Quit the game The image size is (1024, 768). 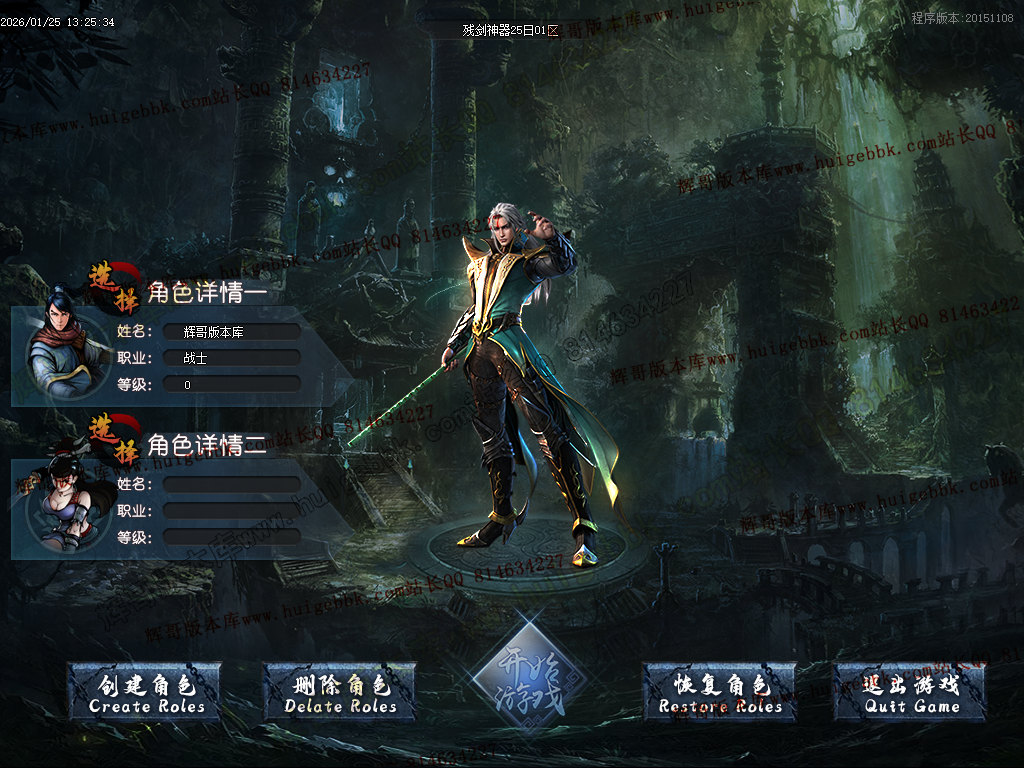point(911,693)
